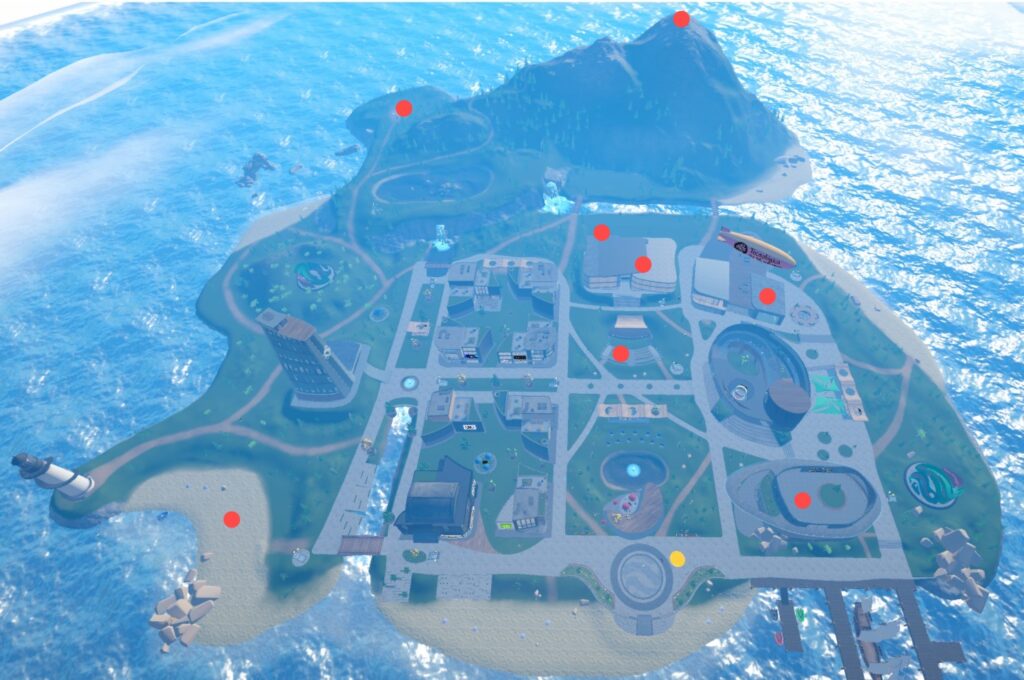This screenshot has height=680, width=1024.
Task: Select the red marker inside the stadium
Action: pos(802,500)
